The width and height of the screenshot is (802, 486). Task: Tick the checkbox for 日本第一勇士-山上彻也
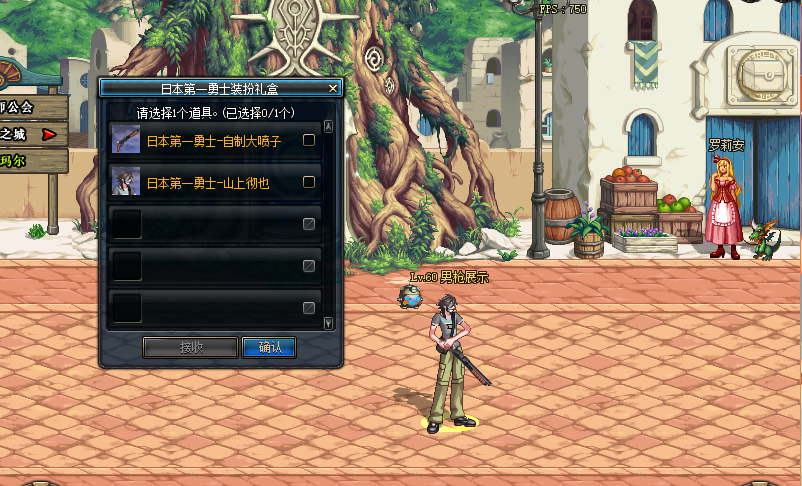309,182
